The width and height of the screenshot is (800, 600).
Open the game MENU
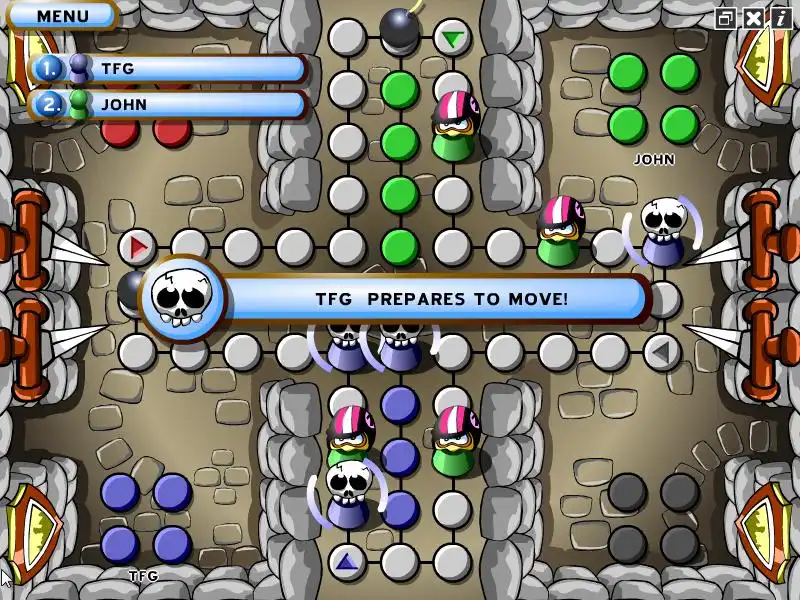click(x=62, y=16)
